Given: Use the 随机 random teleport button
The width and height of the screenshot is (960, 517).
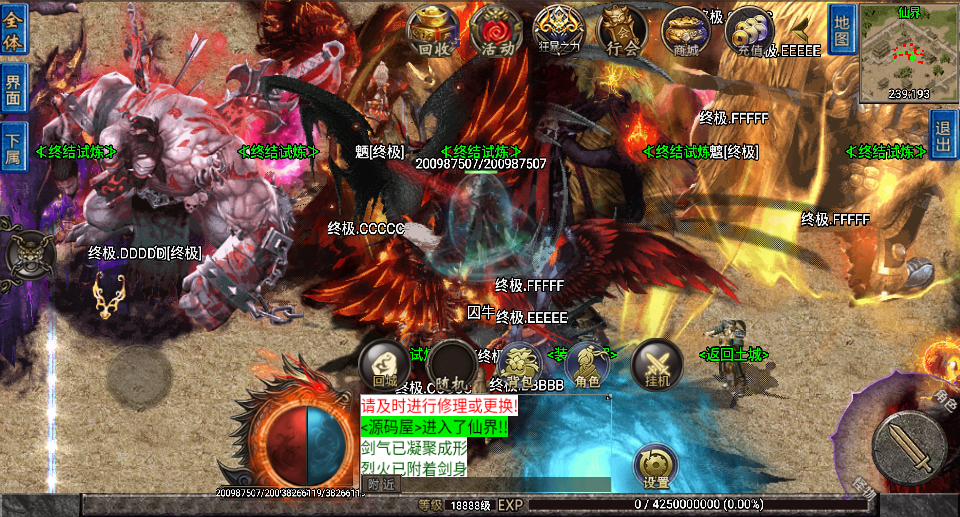Looking at the screenshot, I should point(451,364).
